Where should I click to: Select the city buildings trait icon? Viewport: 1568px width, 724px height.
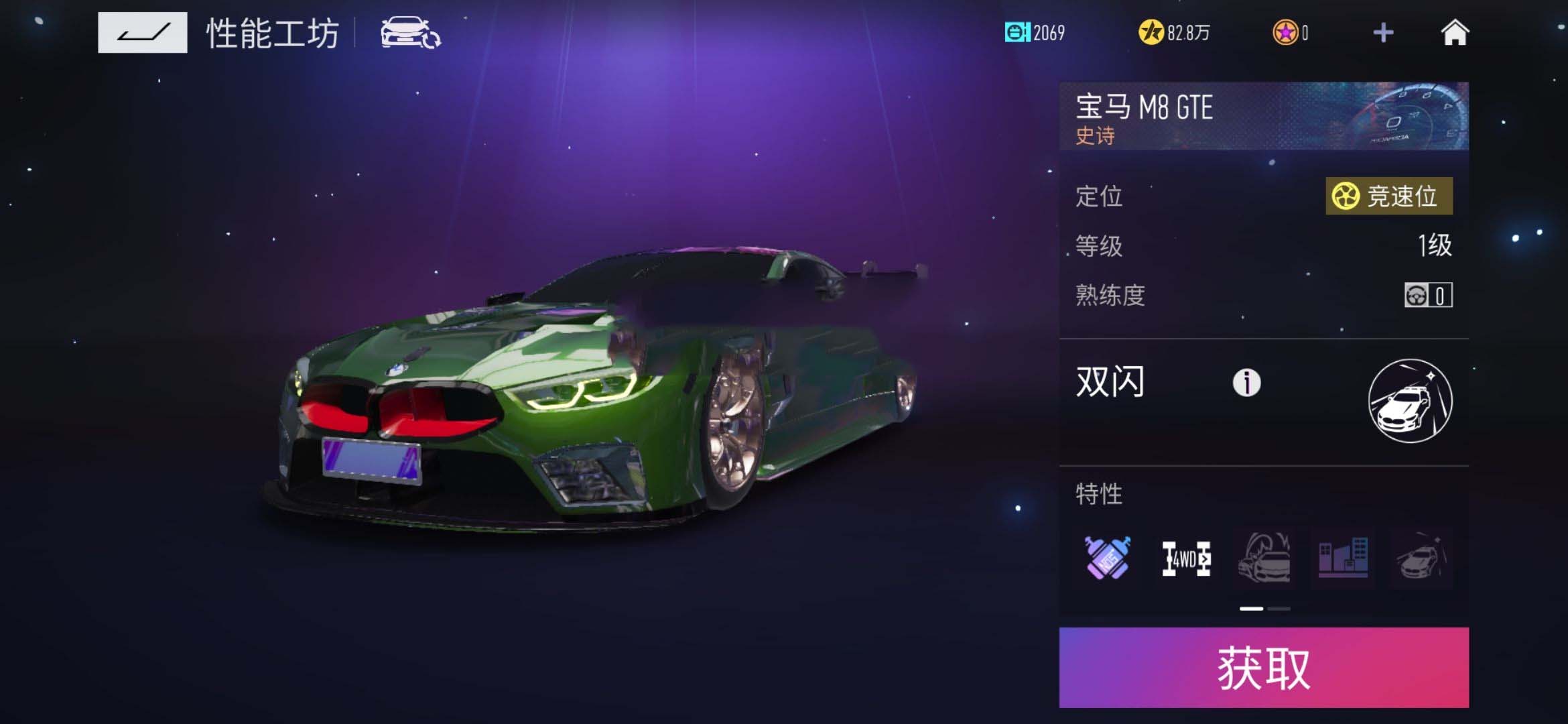[x=1343, y=558]
